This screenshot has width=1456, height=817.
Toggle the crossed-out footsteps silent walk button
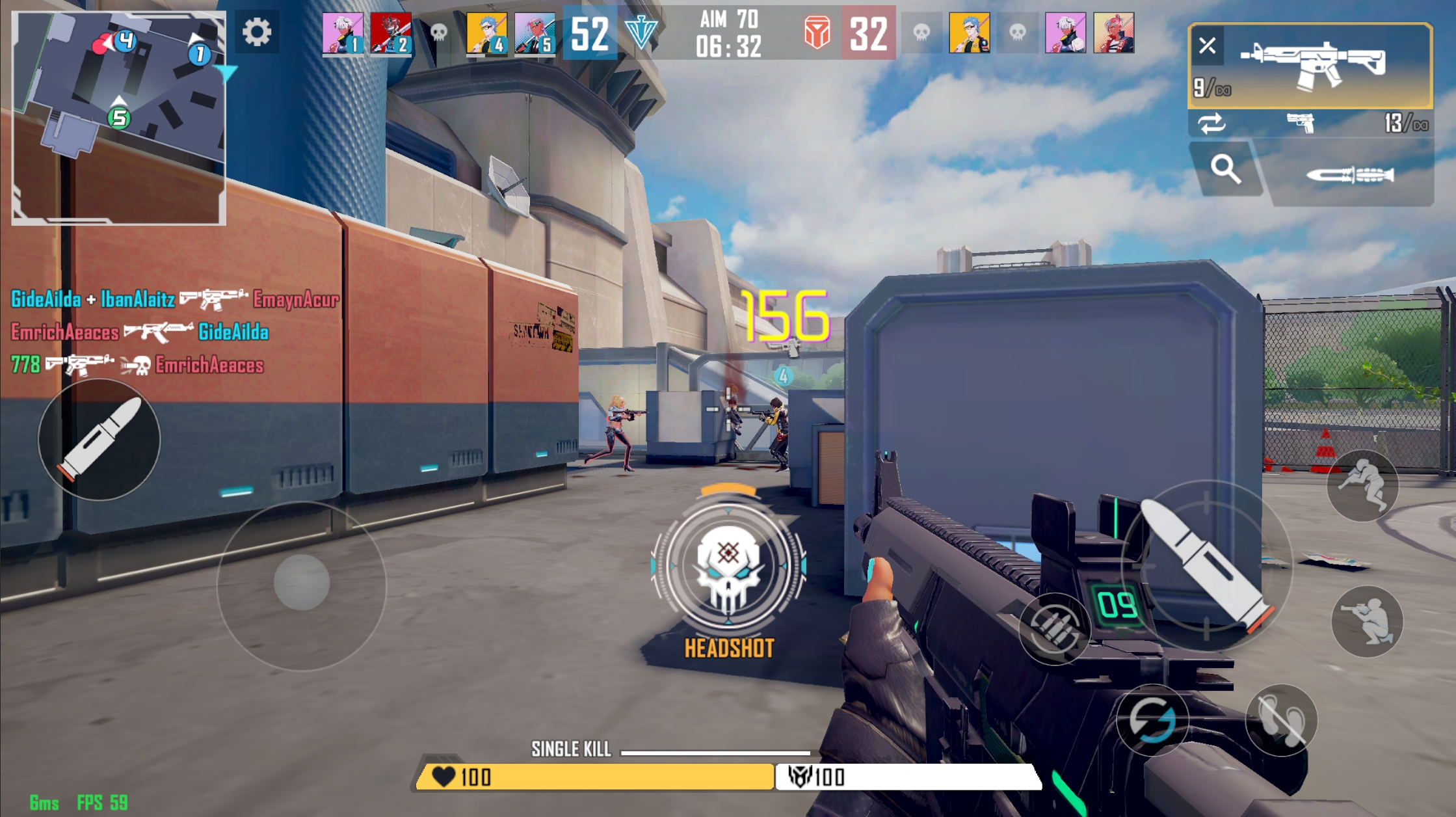tap(1280, 719)
